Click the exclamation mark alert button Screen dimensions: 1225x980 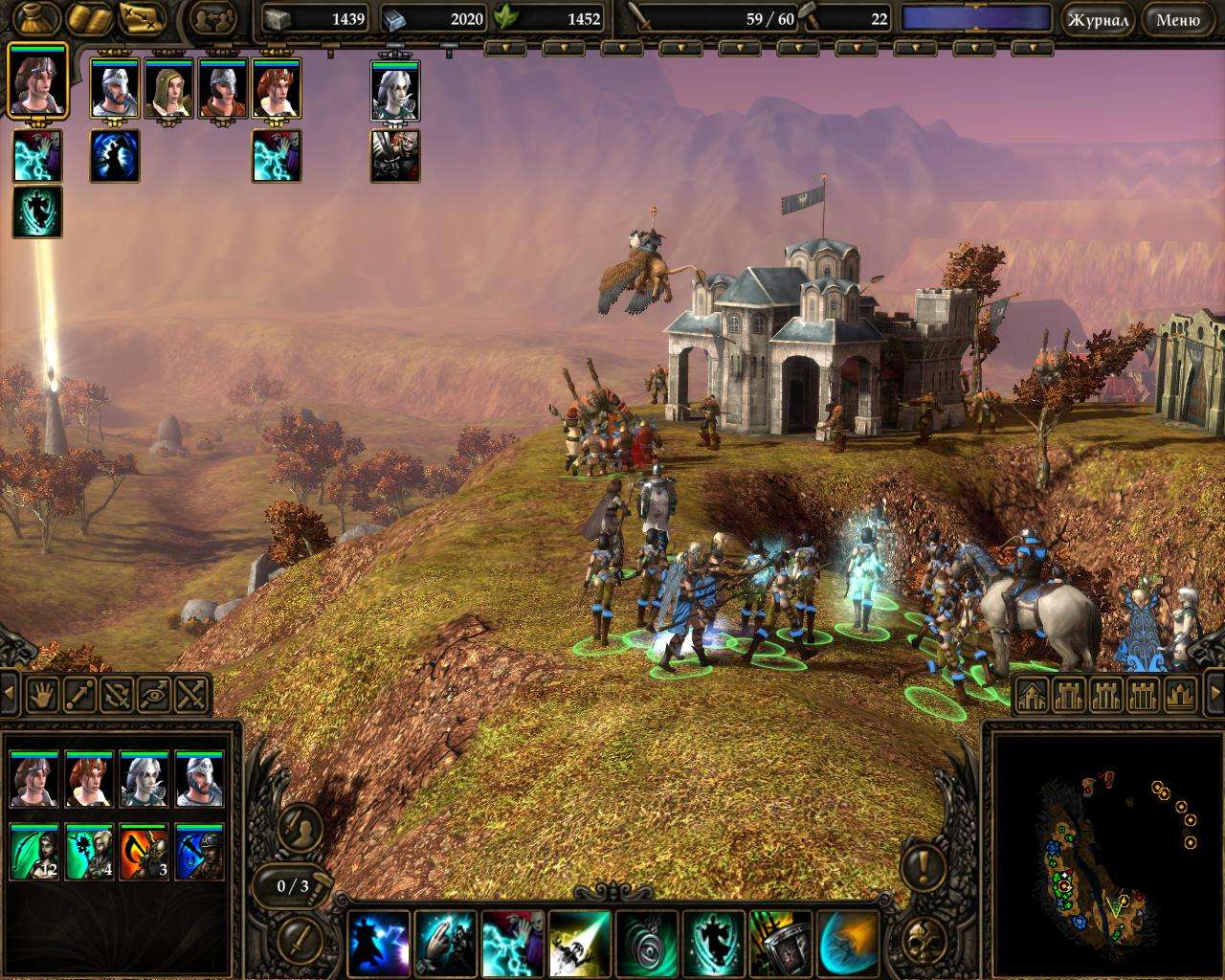924,866
